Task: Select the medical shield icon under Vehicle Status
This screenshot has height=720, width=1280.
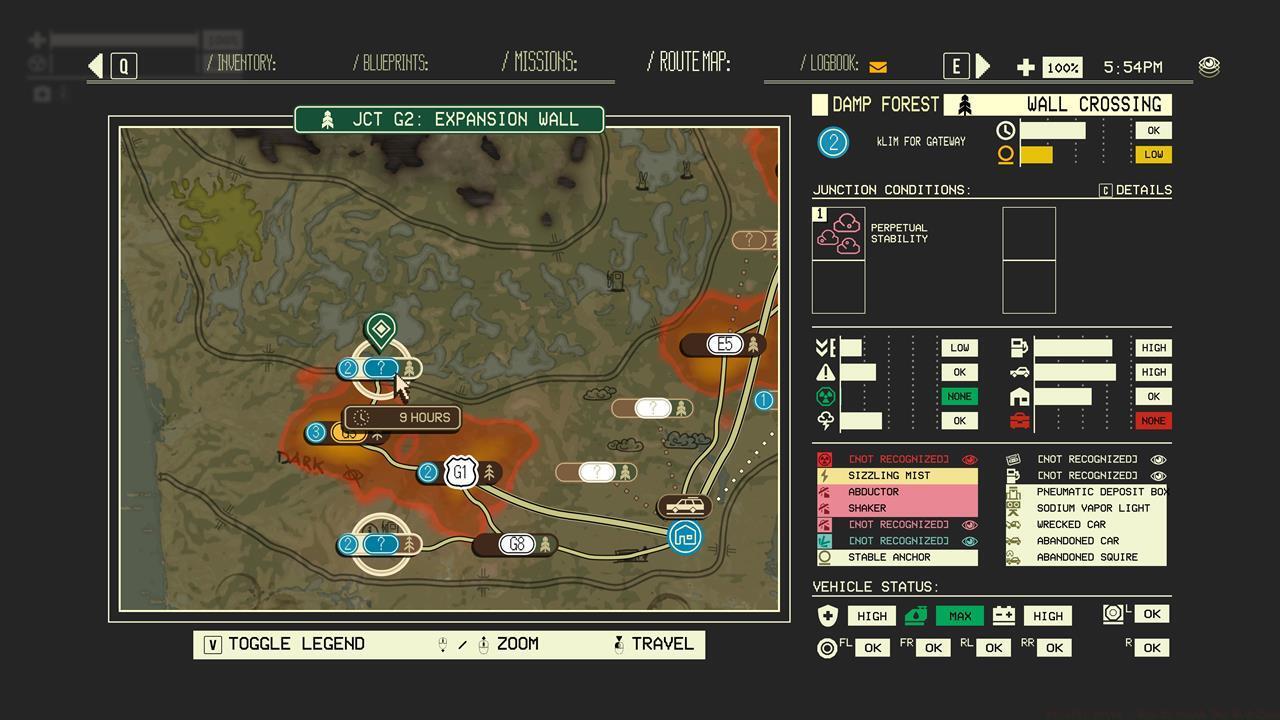Action: point(827,616)
